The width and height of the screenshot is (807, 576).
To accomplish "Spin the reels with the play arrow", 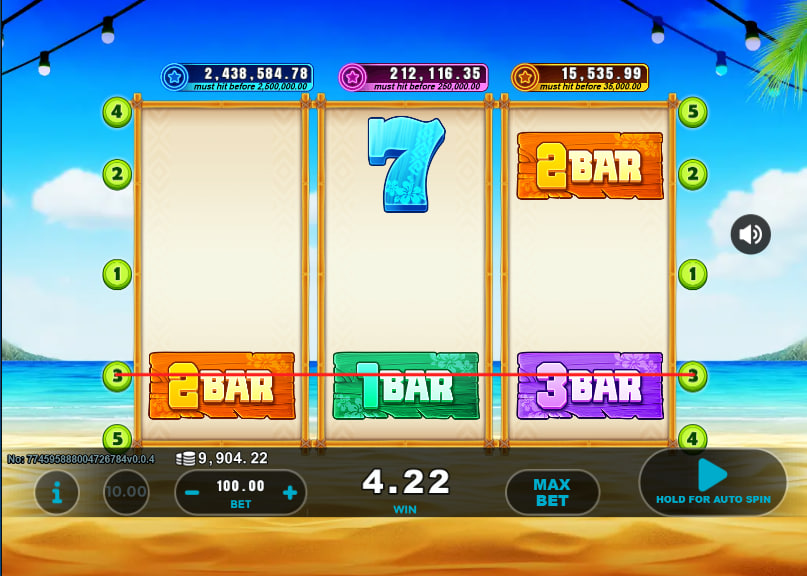I will [x=712, y=476].
